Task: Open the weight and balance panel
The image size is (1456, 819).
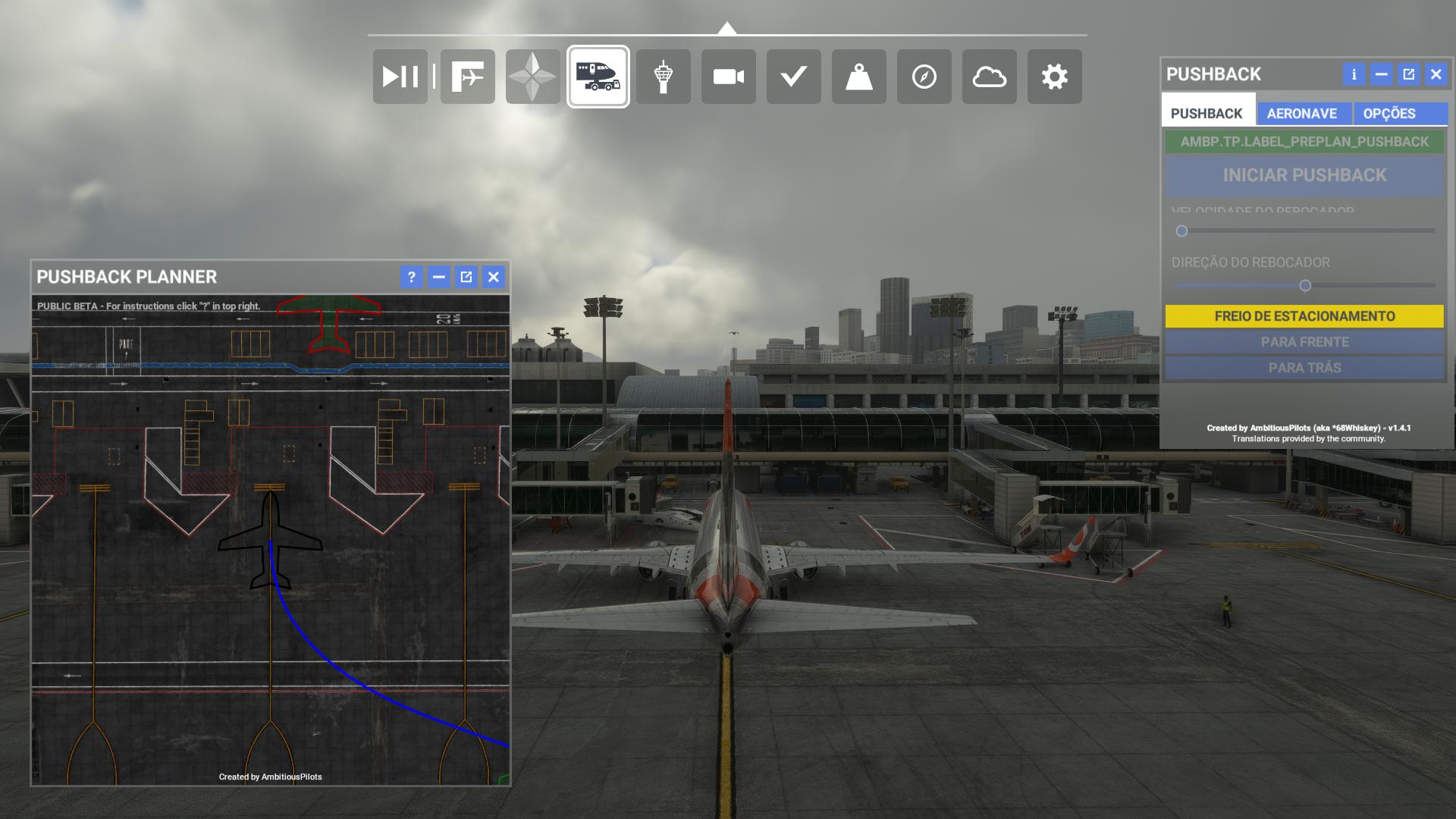Action: point(858,77)
